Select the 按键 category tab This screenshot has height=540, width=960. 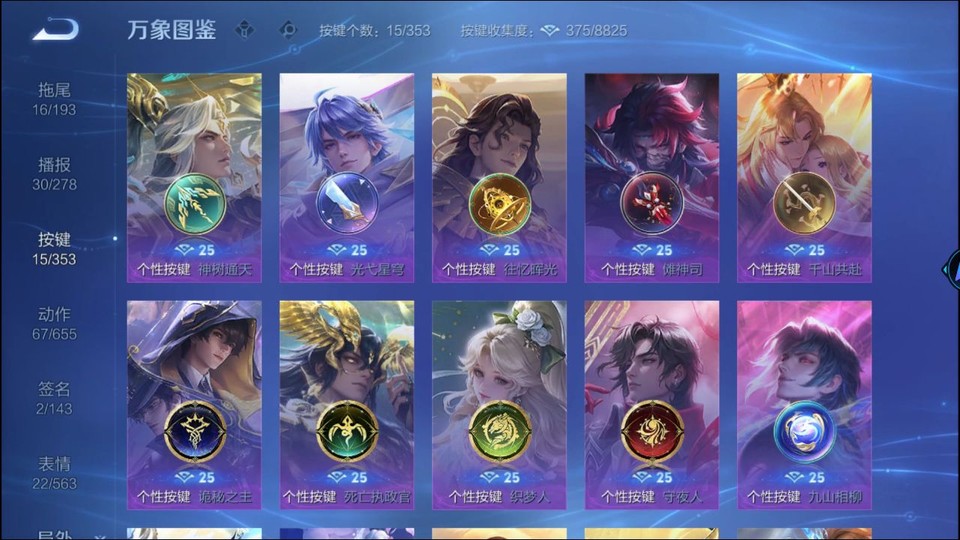54,248
